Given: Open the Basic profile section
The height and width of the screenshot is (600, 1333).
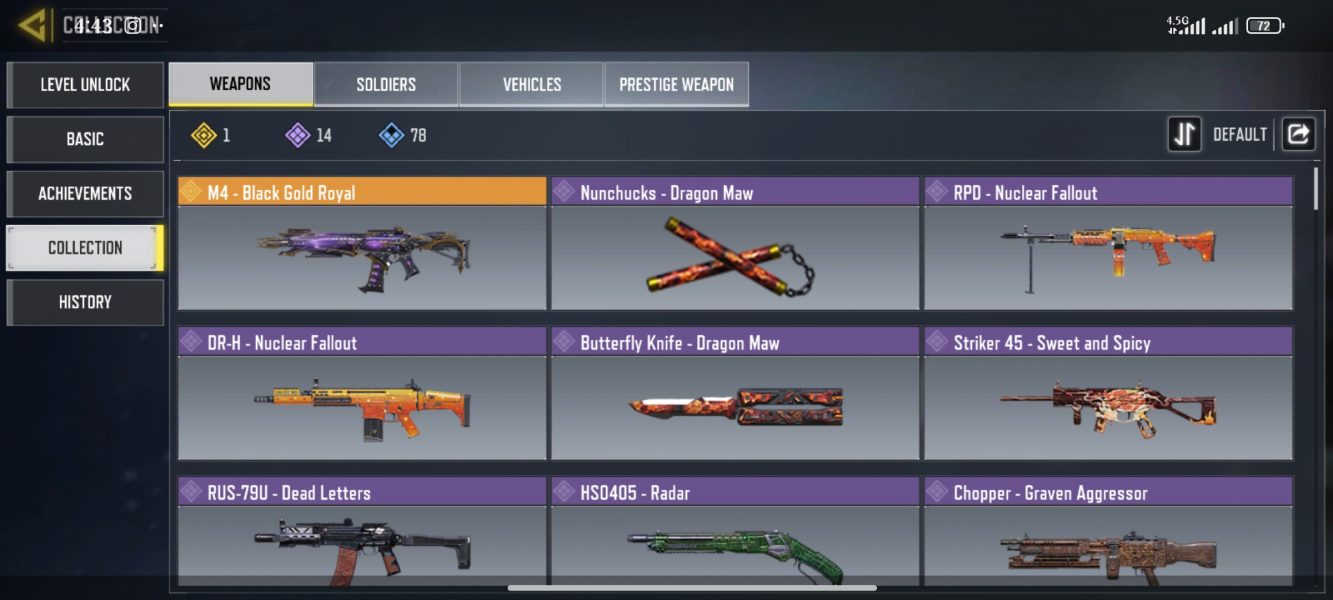Looking at the screenshot, I should click(85, 139).
